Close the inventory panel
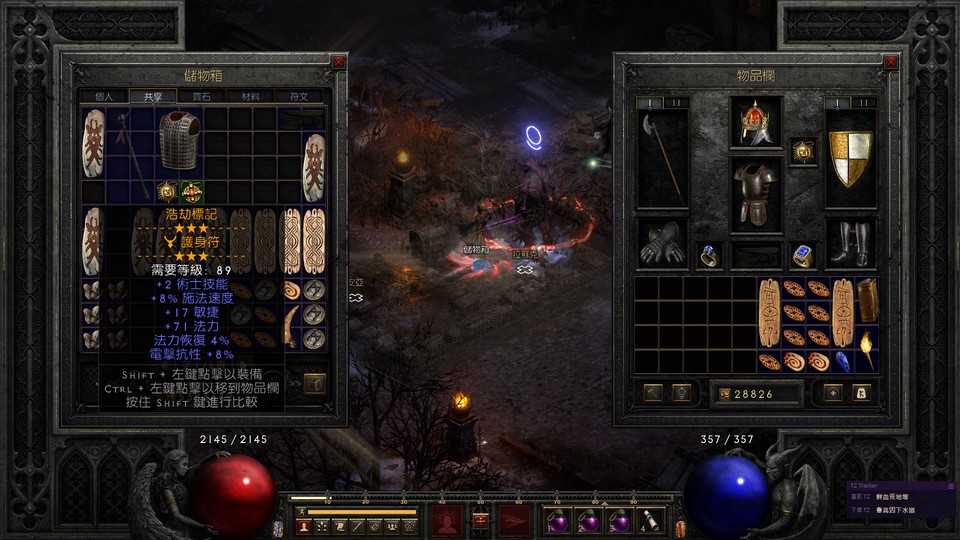960x540 pixels. pyautogui.click(x=891, y=62)
